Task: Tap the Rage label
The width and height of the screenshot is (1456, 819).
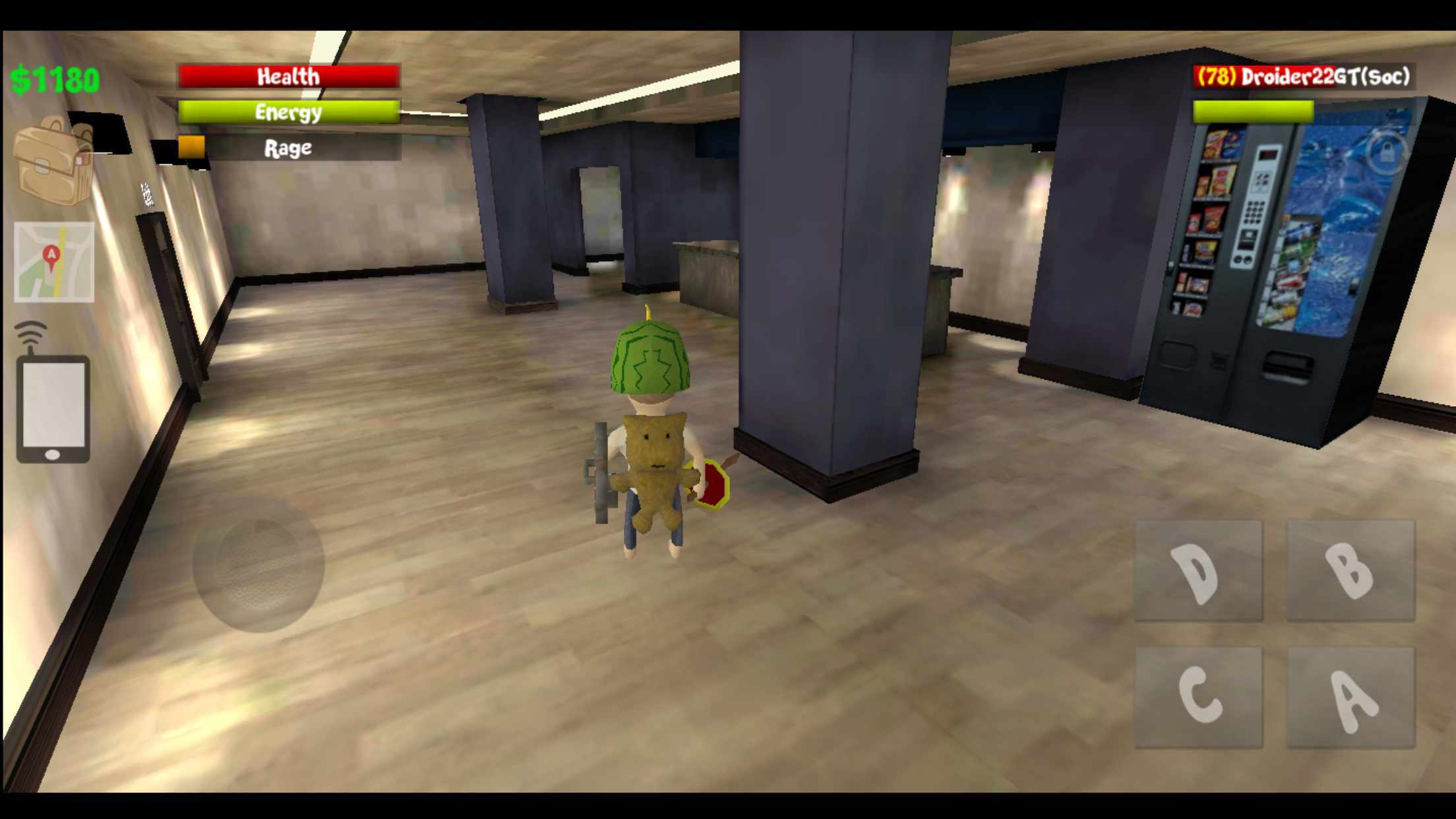Action: click(288, 148)
